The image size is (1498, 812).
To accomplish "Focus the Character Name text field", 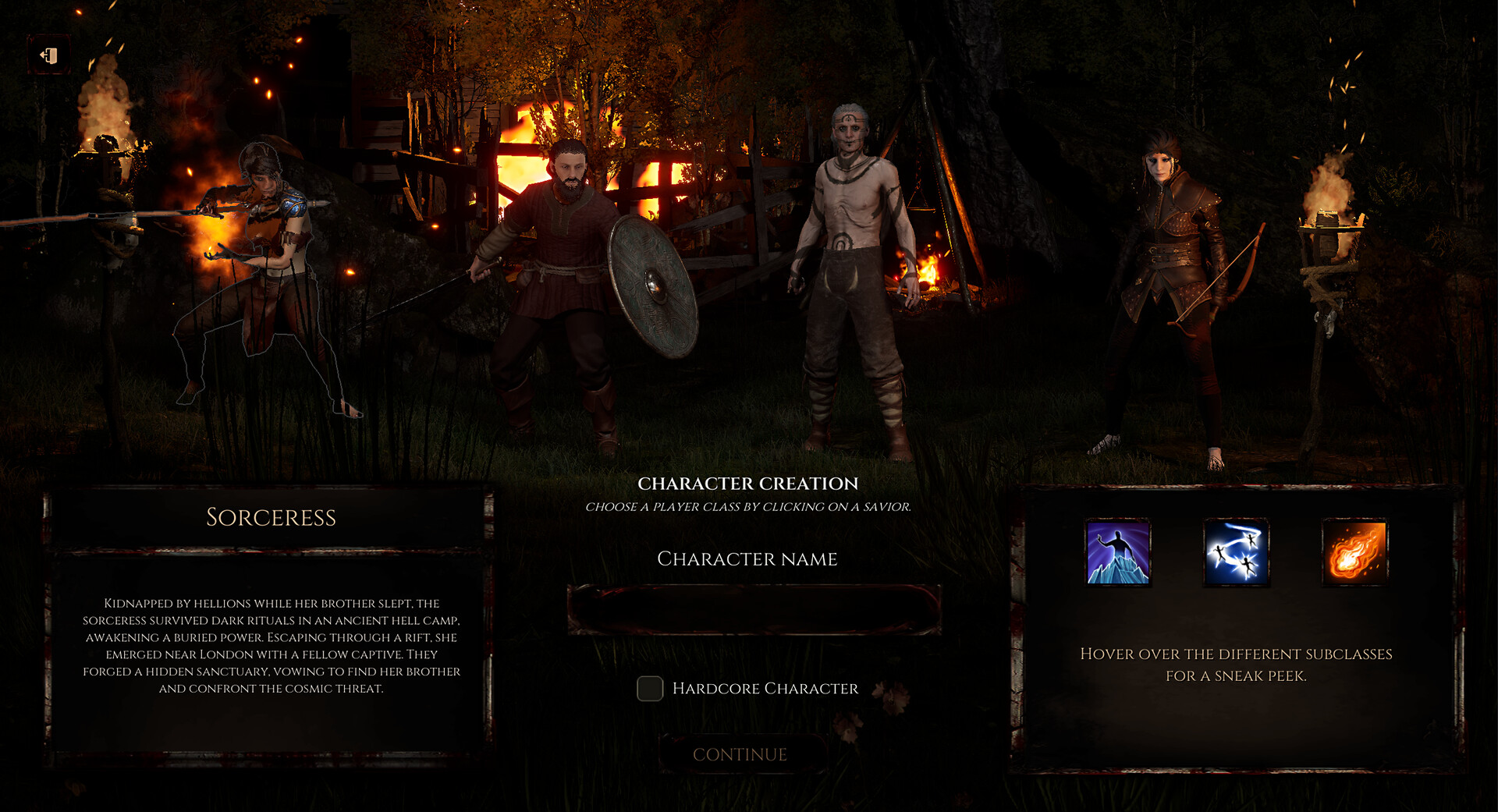I will tap(754, 609).
